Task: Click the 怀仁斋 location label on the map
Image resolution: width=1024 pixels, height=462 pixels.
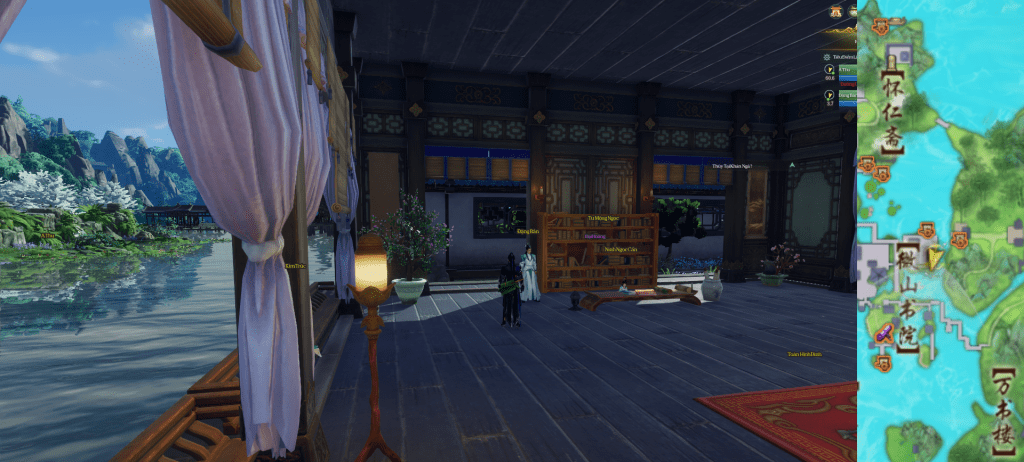Action: point(890,111)
